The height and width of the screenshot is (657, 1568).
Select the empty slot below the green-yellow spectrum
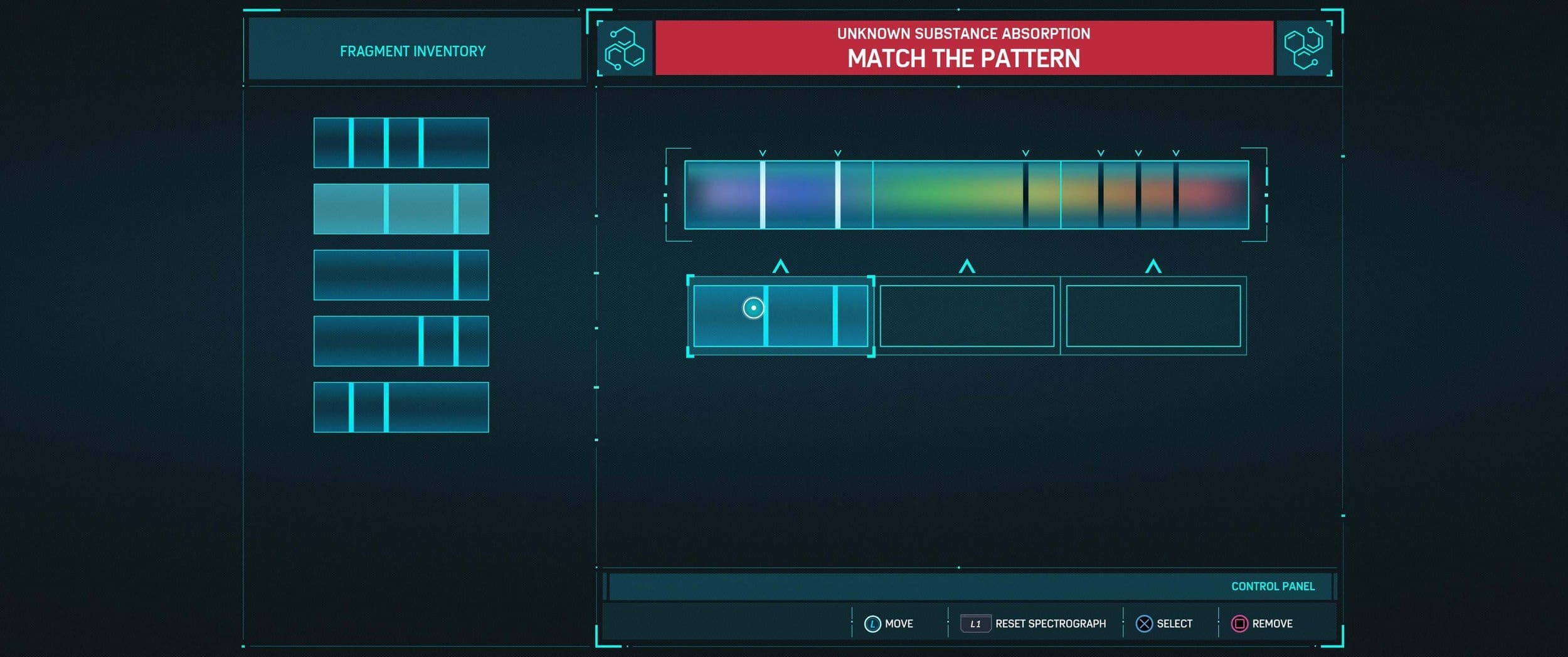(x=967, y=316)
